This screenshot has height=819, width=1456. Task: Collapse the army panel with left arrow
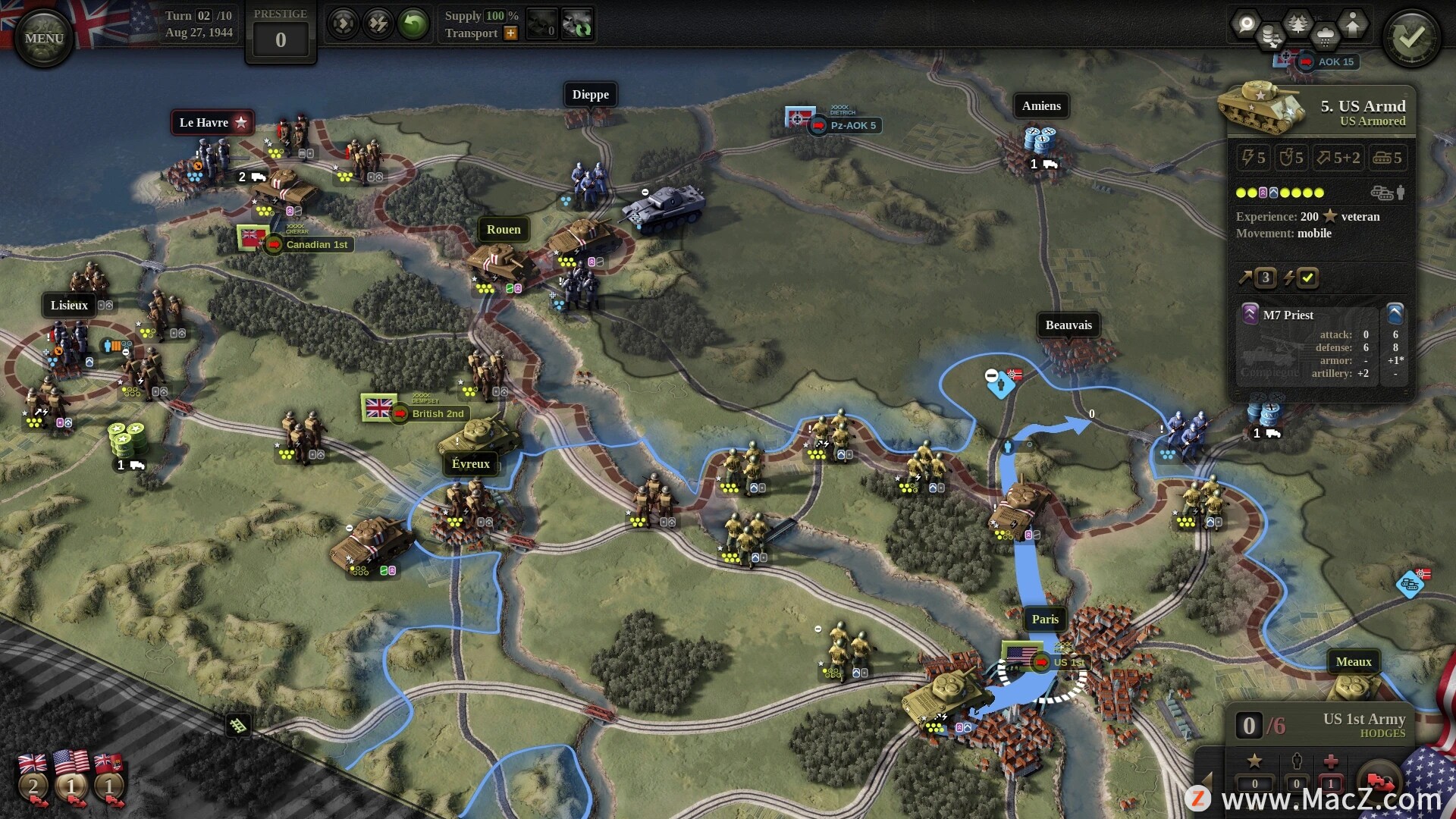point(1207,781)
